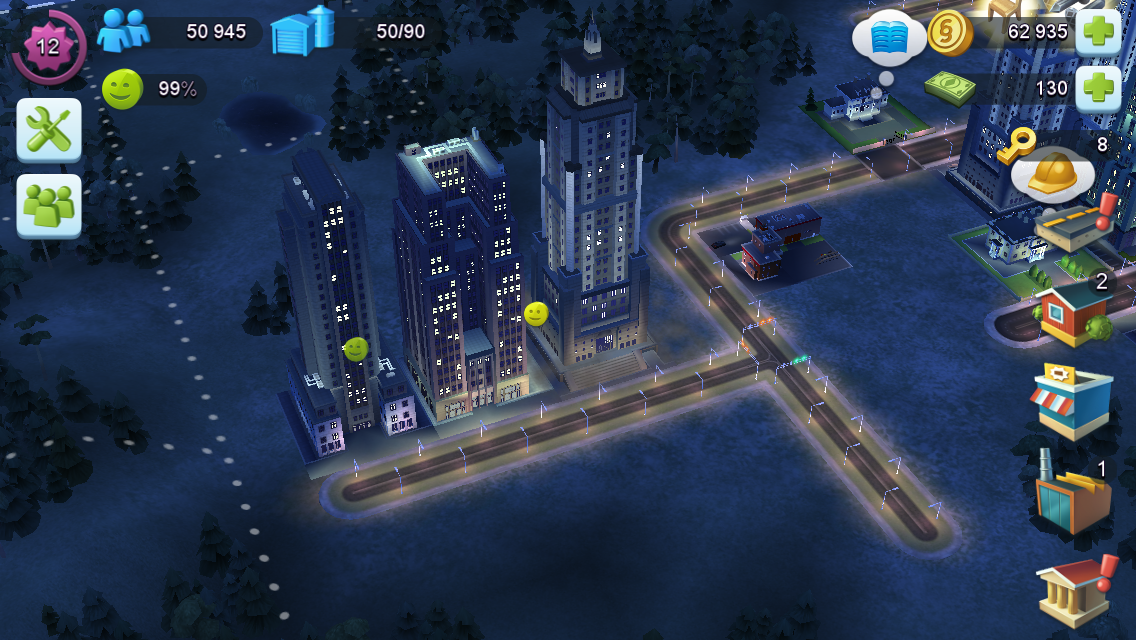Tap the gold Simoleon coin icon
Screen dimensions: 1136x640
click(x=949, y=32)
